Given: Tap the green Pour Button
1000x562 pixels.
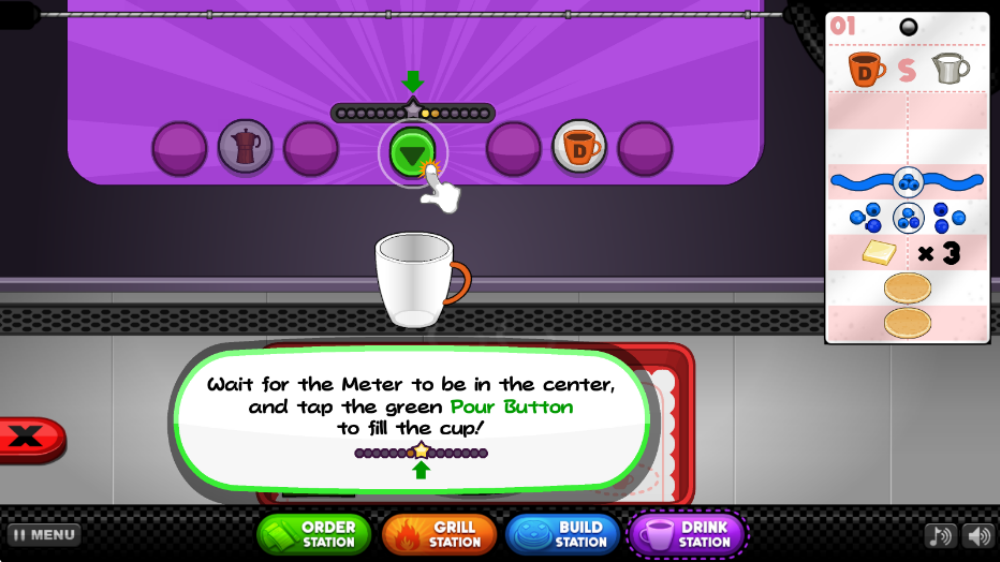Looking at the screenshot, I should (x=411, y=153).
